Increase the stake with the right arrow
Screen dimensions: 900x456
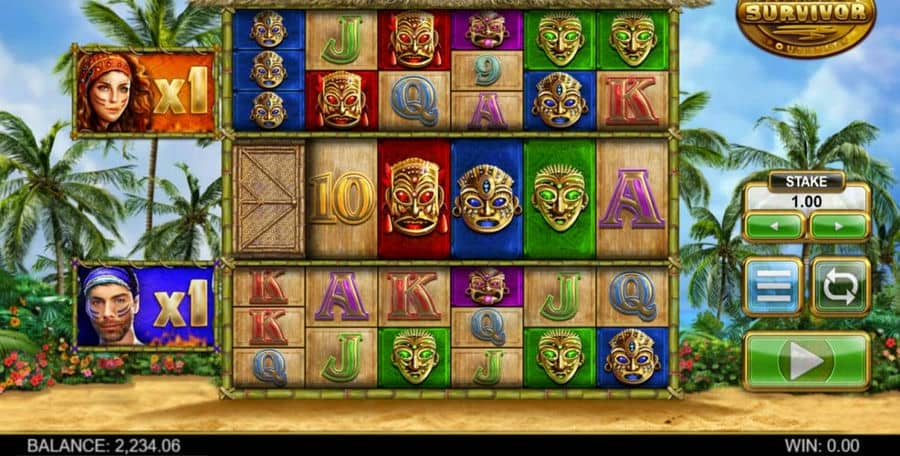839,226
